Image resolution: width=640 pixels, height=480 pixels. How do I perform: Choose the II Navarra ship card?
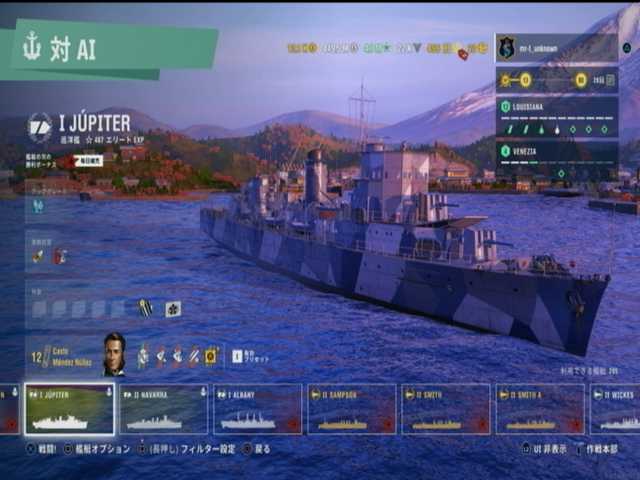(163, 409)
